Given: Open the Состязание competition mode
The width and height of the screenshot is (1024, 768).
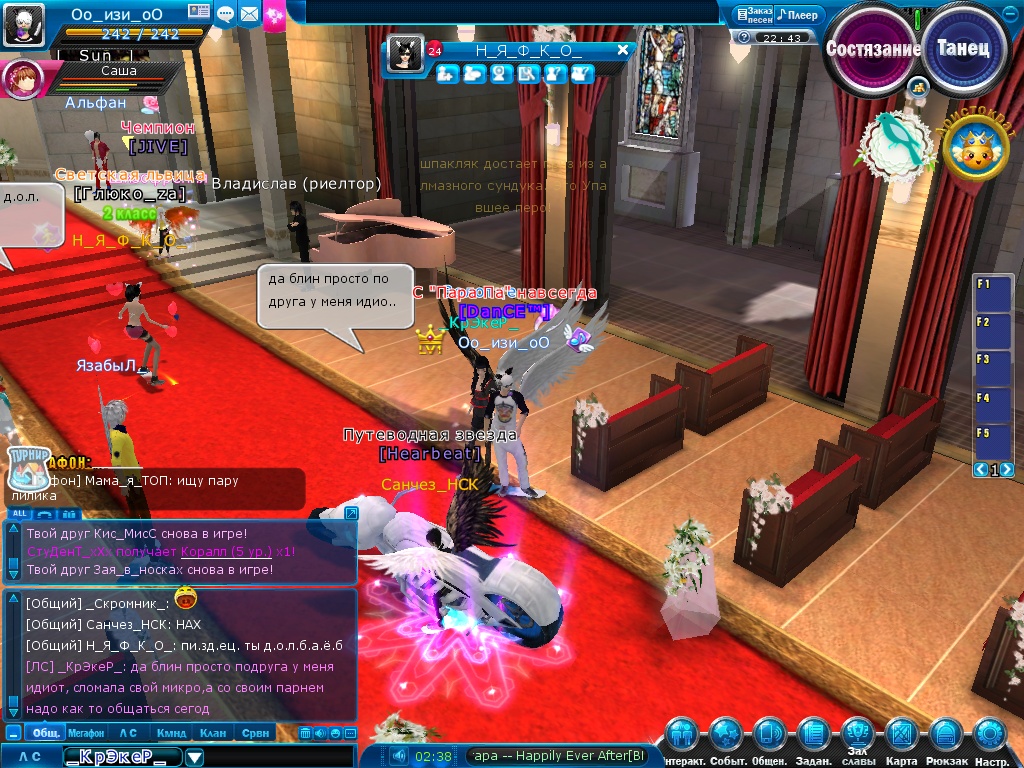Looking at the screenshot, I should (872, 48).
